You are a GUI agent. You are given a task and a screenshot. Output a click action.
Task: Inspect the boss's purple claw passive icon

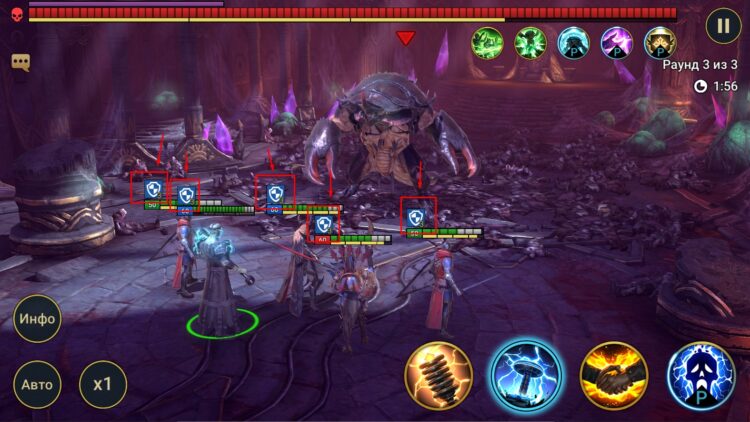617,43
